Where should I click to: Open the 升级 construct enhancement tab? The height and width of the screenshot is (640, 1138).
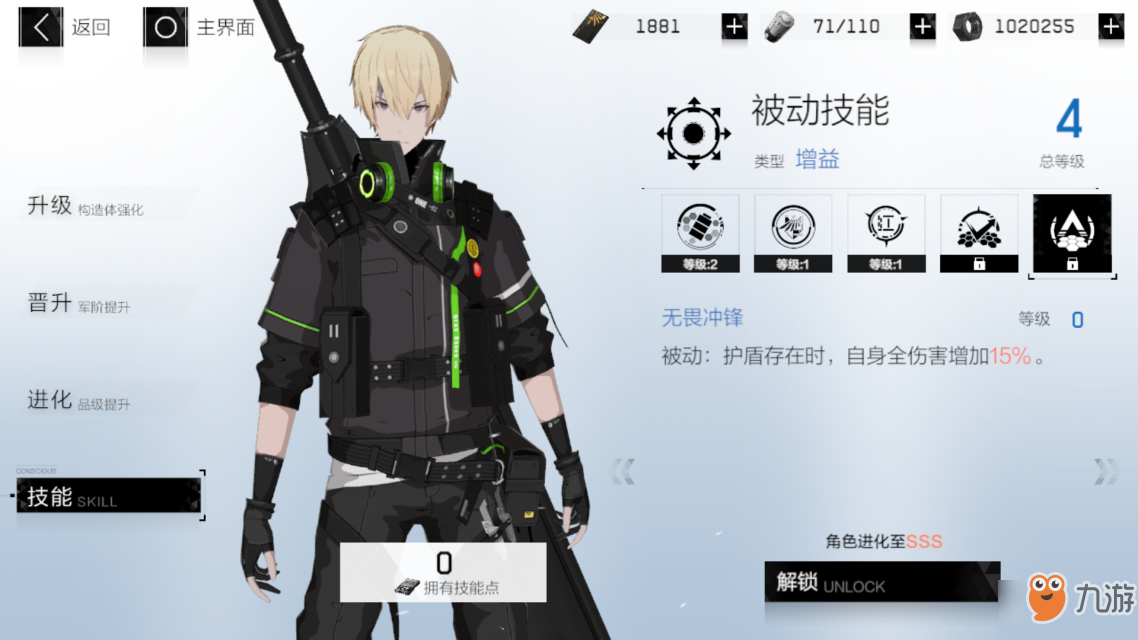(85, 207)
